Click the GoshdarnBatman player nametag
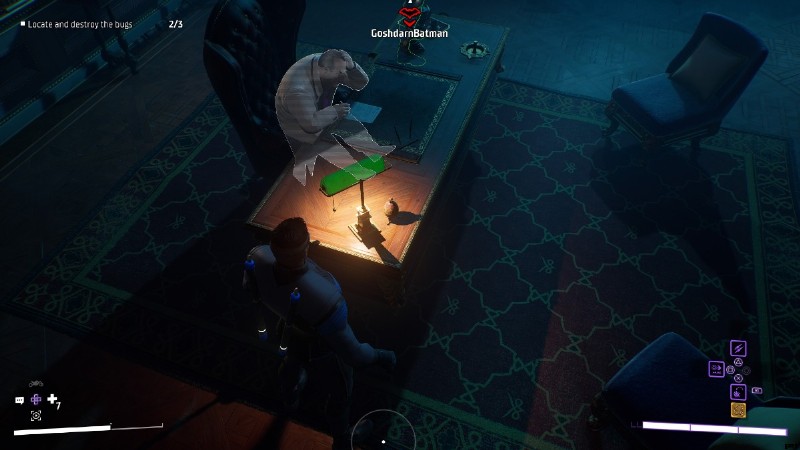 click(x=409, y=33)
